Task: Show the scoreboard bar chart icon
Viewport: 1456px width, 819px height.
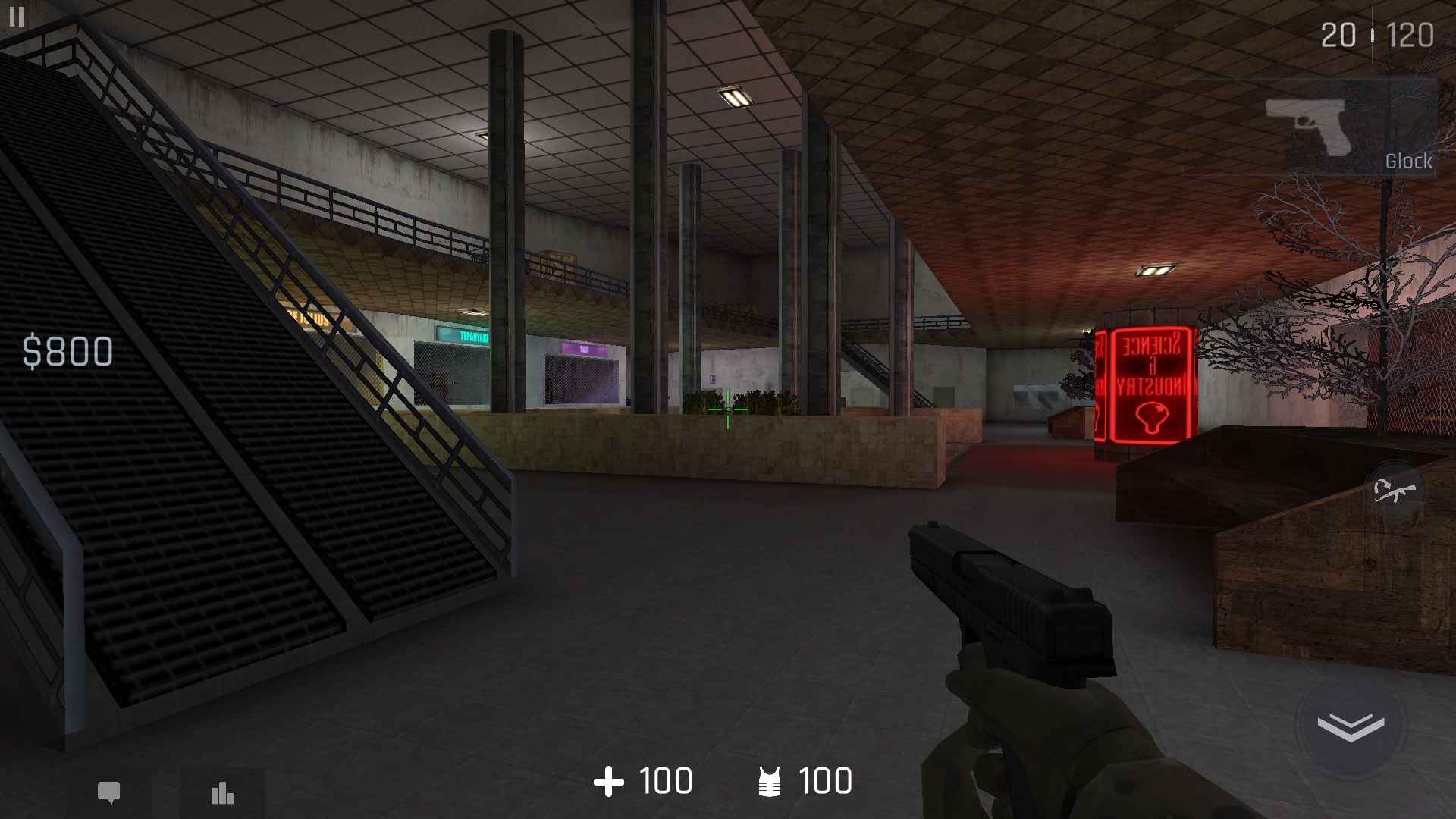Action: pos(222,793)
